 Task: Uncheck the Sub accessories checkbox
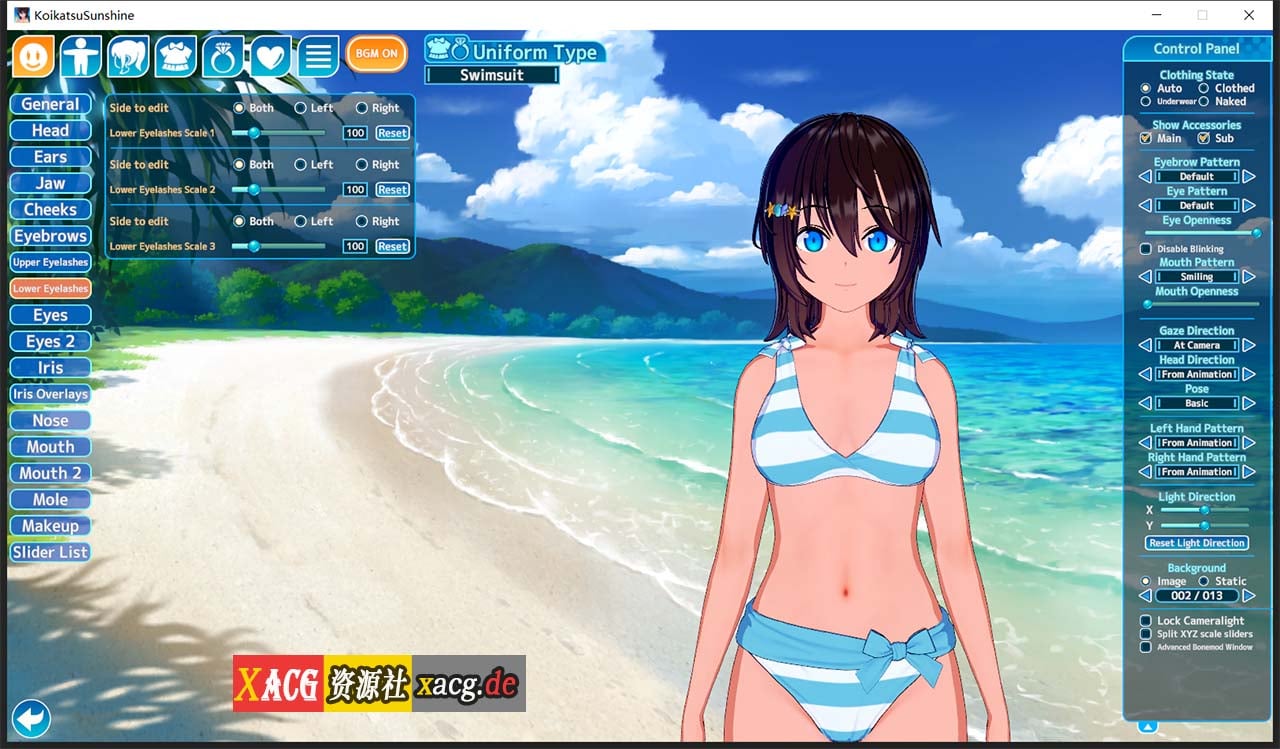point(1203,138)
